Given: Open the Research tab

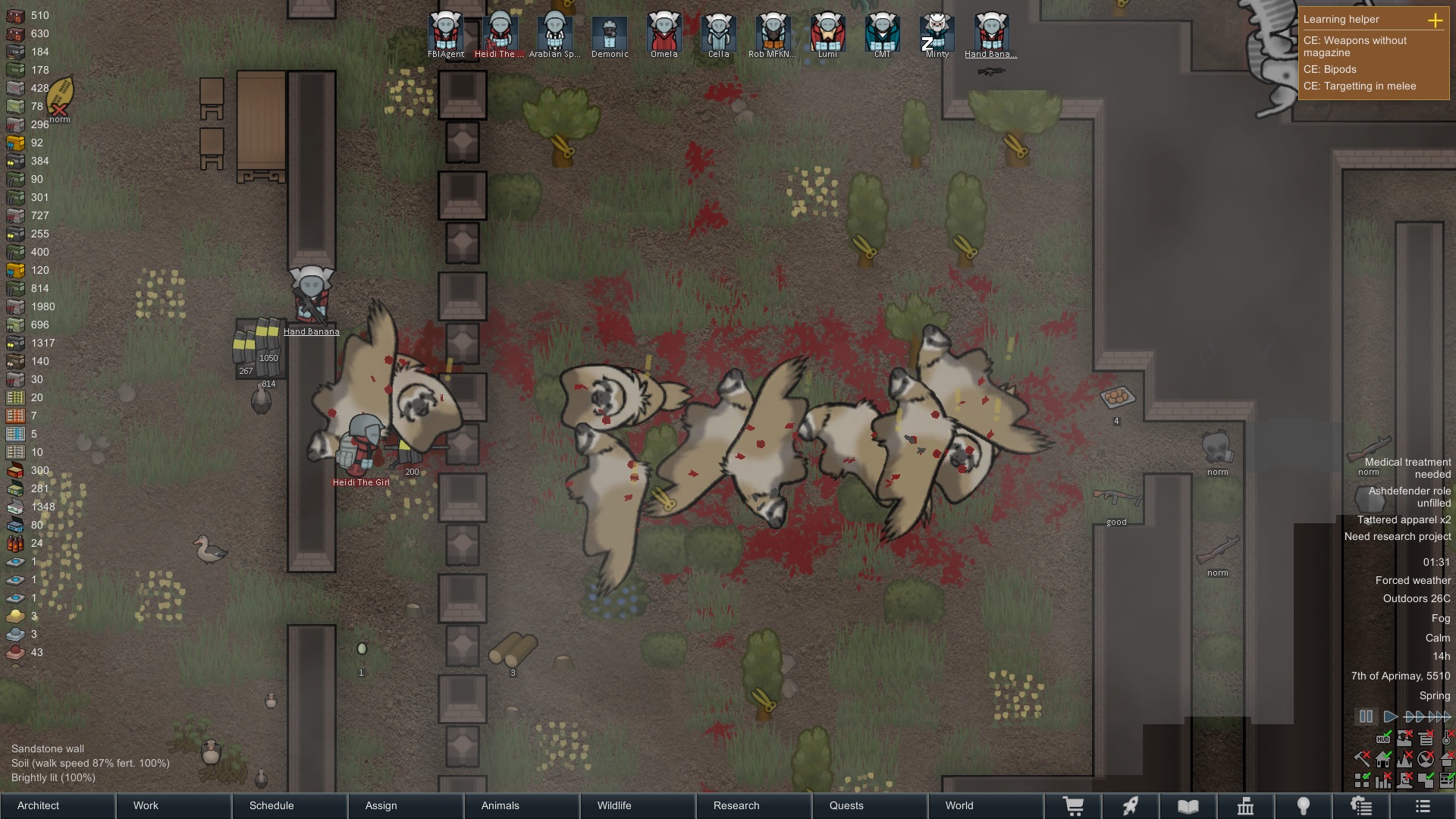Looking at the screenshot, I should point(754,805).
